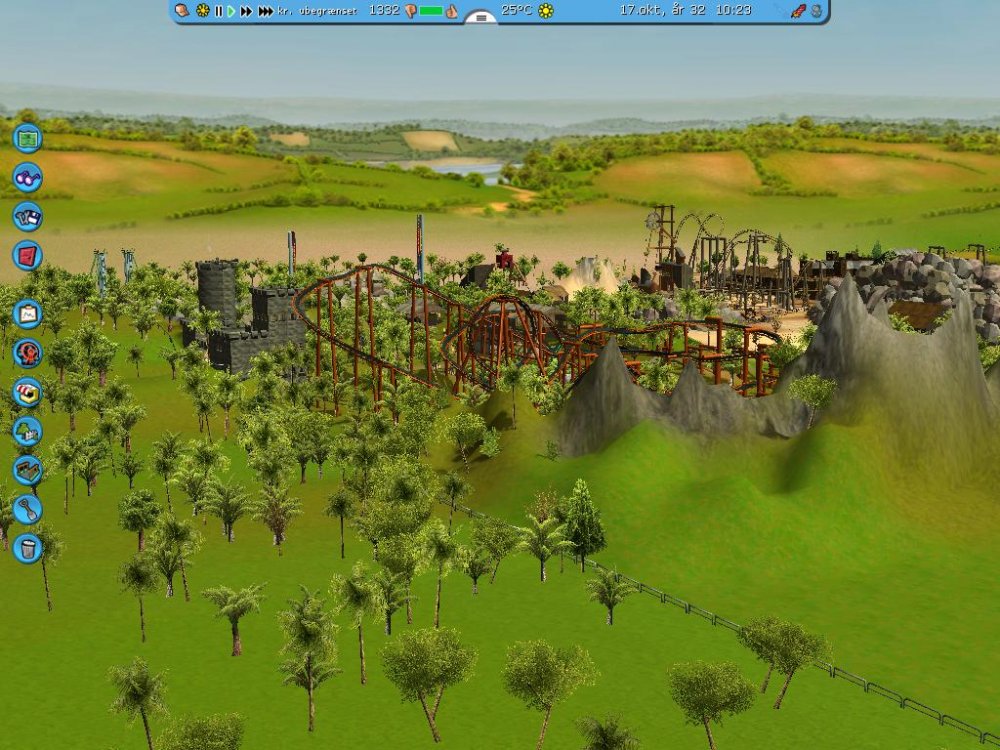
Task: Set the game to normal play speed
Action: pos(232,11)
